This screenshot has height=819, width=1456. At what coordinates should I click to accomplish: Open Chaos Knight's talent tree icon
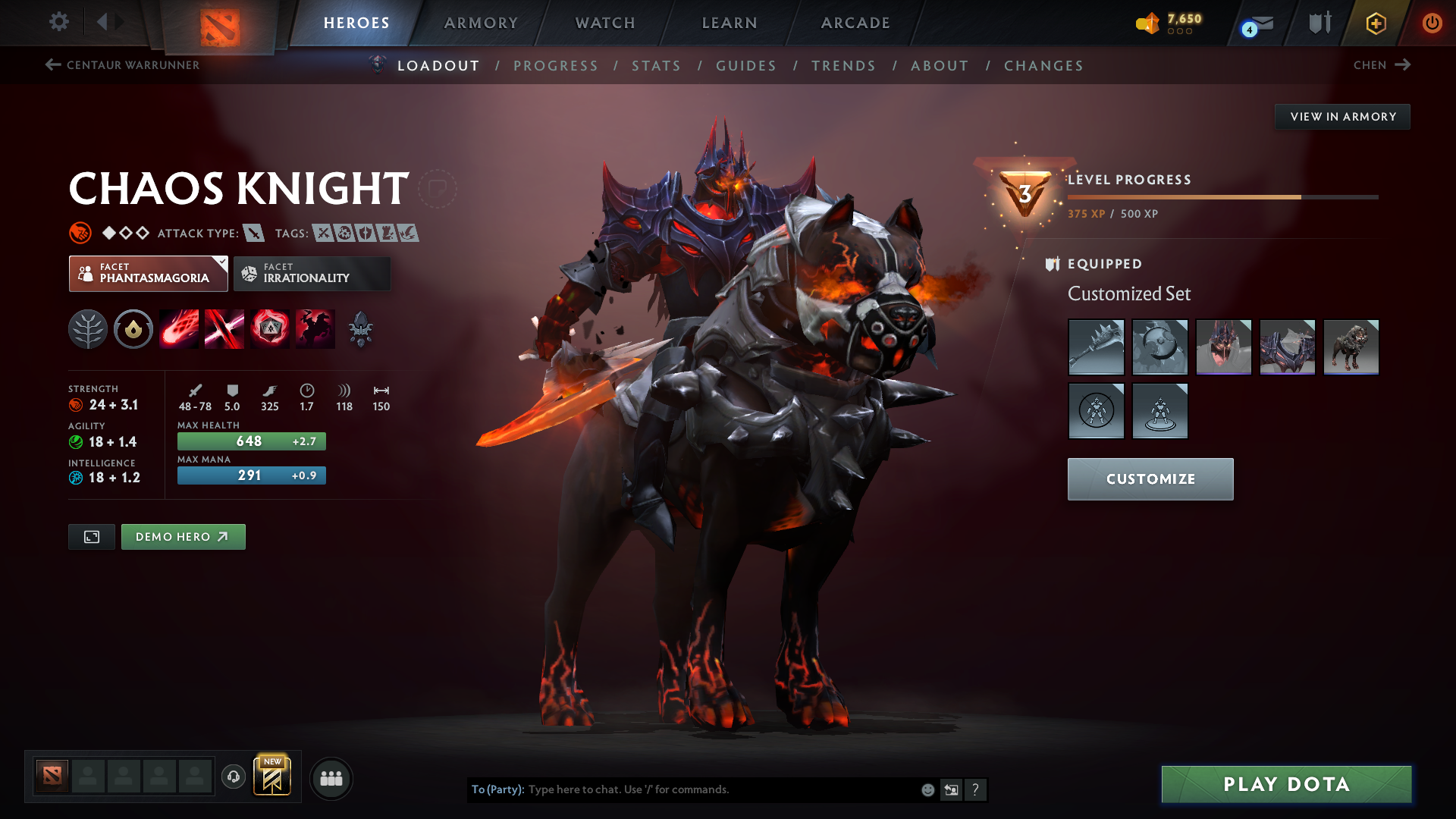pos(88,328)
